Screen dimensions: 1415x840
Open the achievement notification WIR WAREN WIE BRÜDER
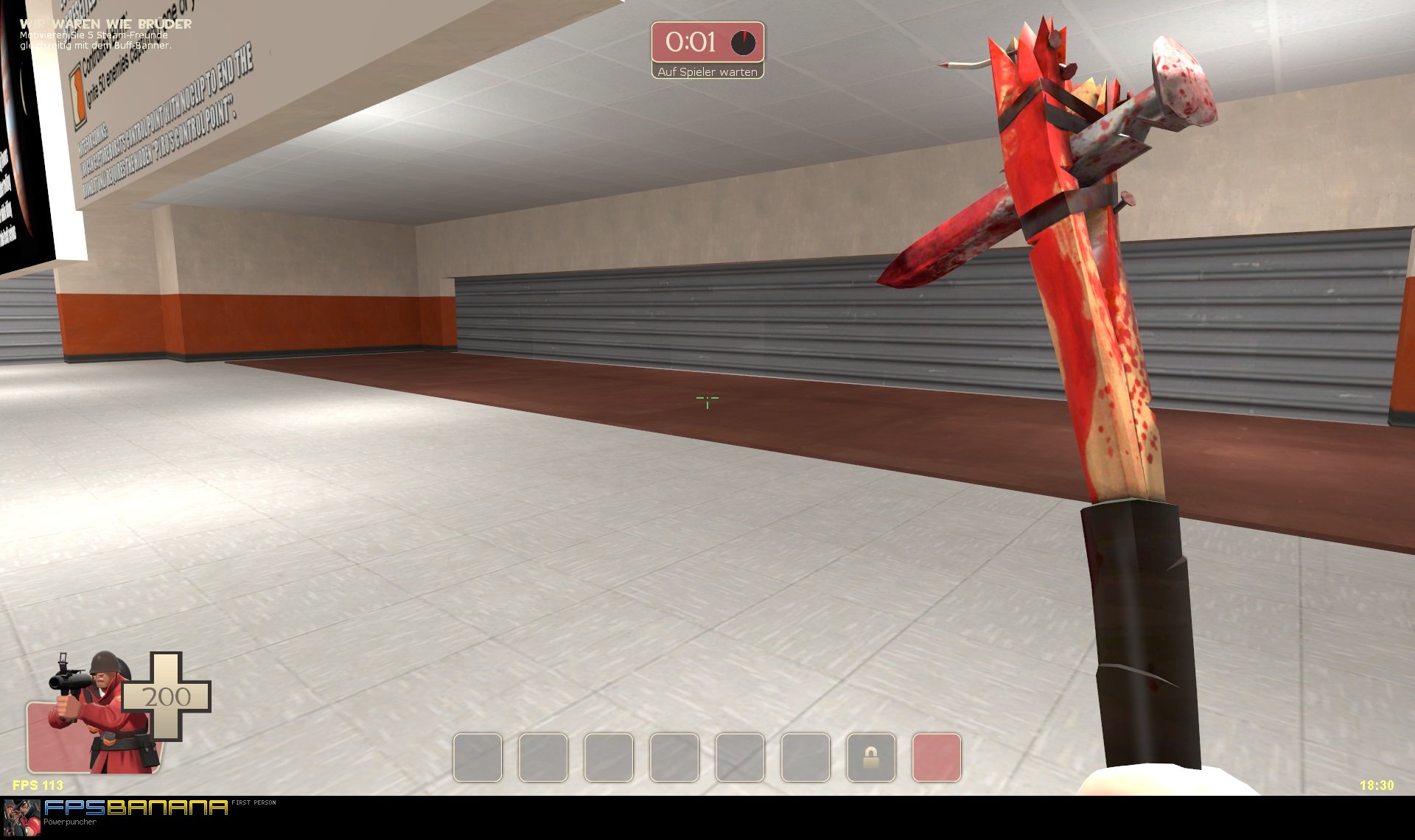(x=105, y=24)
